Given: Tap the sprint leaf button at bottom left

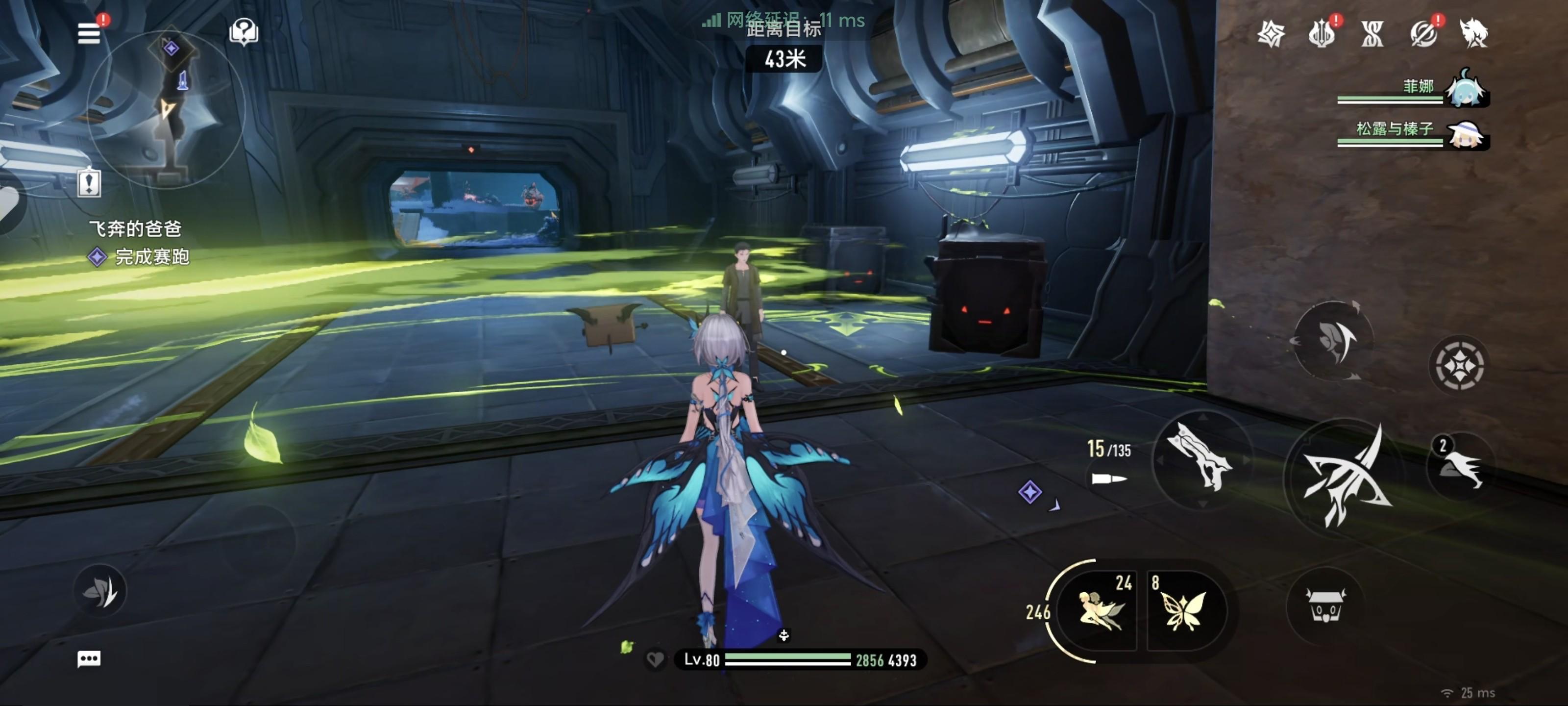Looking at the screenshot, I should point(100,590).
